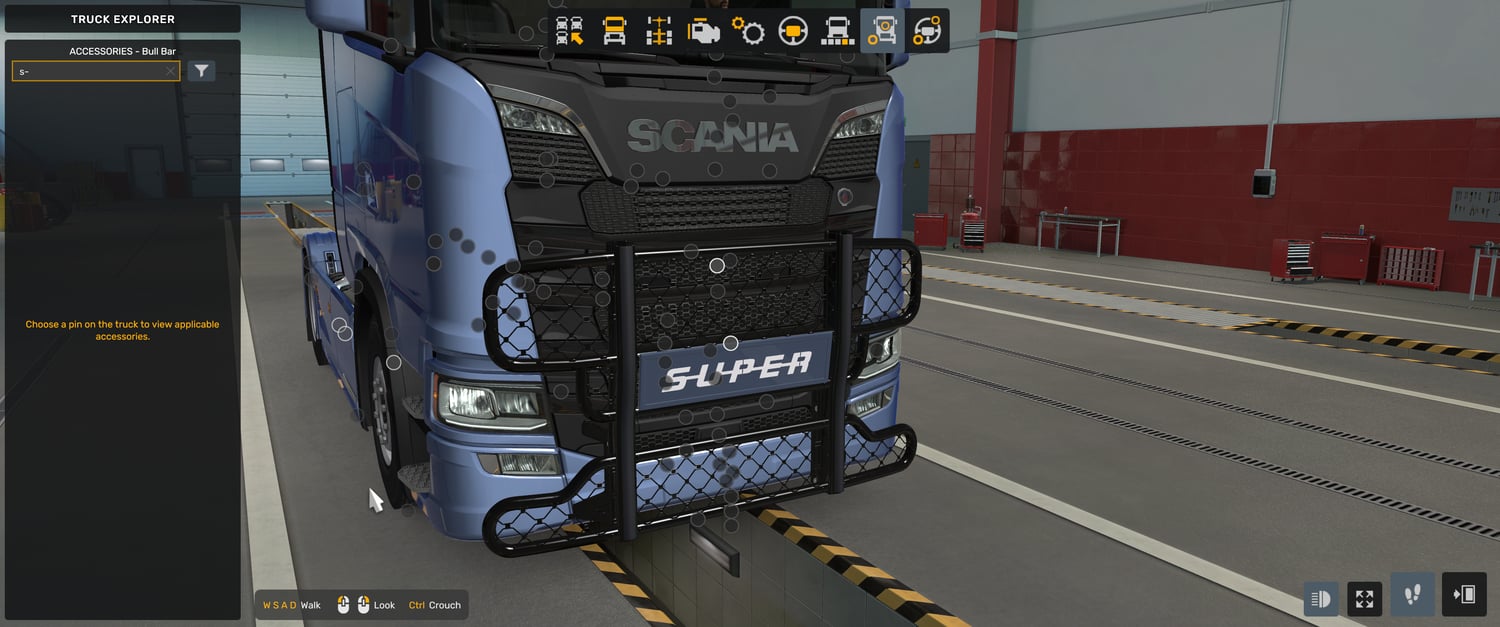Switch to interior accessories pin category
This screenshot has height=627, width=1500.
pyautogui.click(x=927, y=31)
